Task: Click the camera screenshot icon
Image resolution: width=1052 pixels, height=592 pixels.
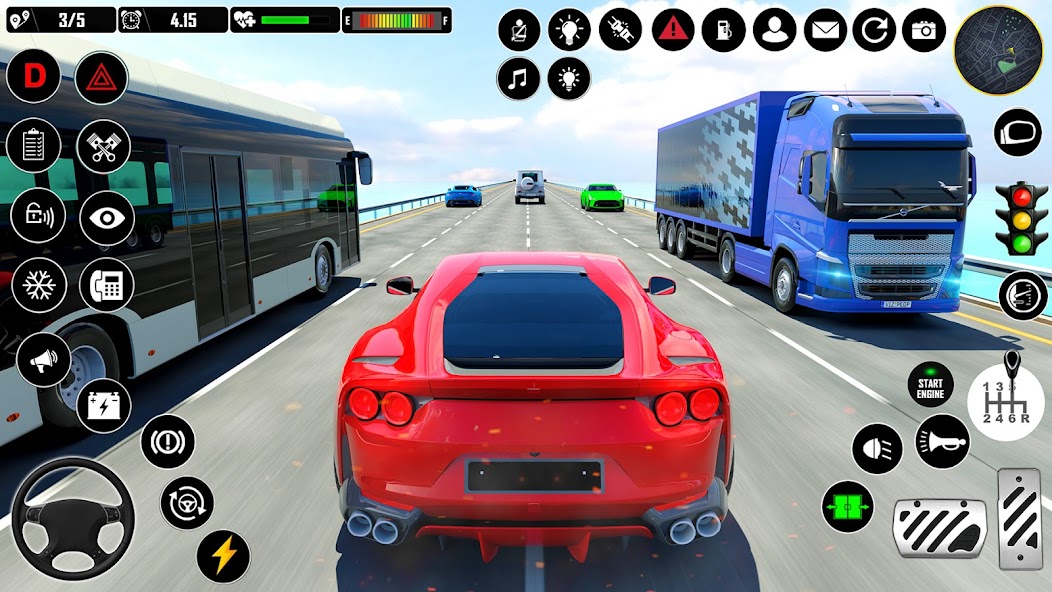Action: point(924,30)
